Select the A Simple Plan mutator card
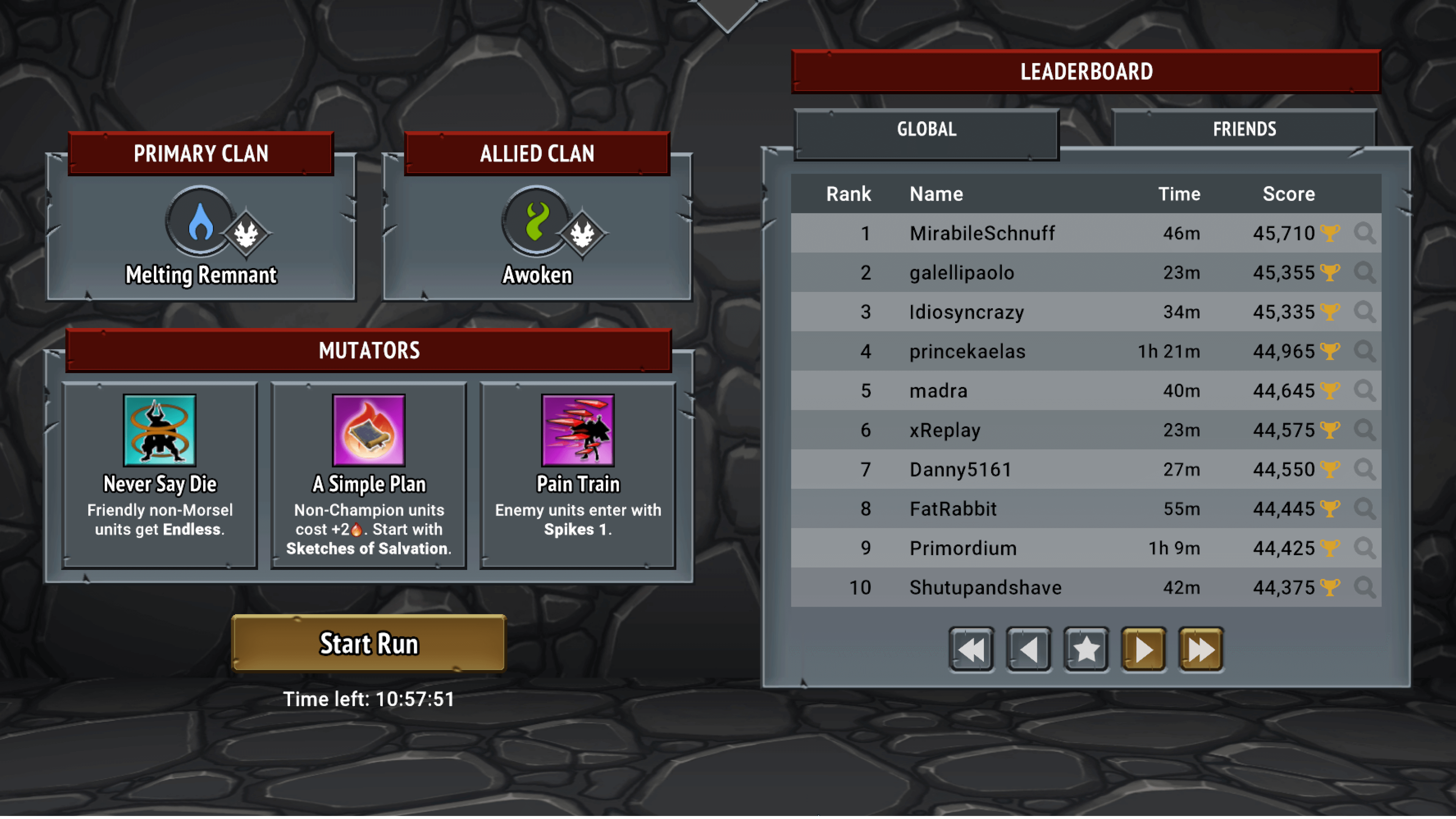 click(369, 475)
